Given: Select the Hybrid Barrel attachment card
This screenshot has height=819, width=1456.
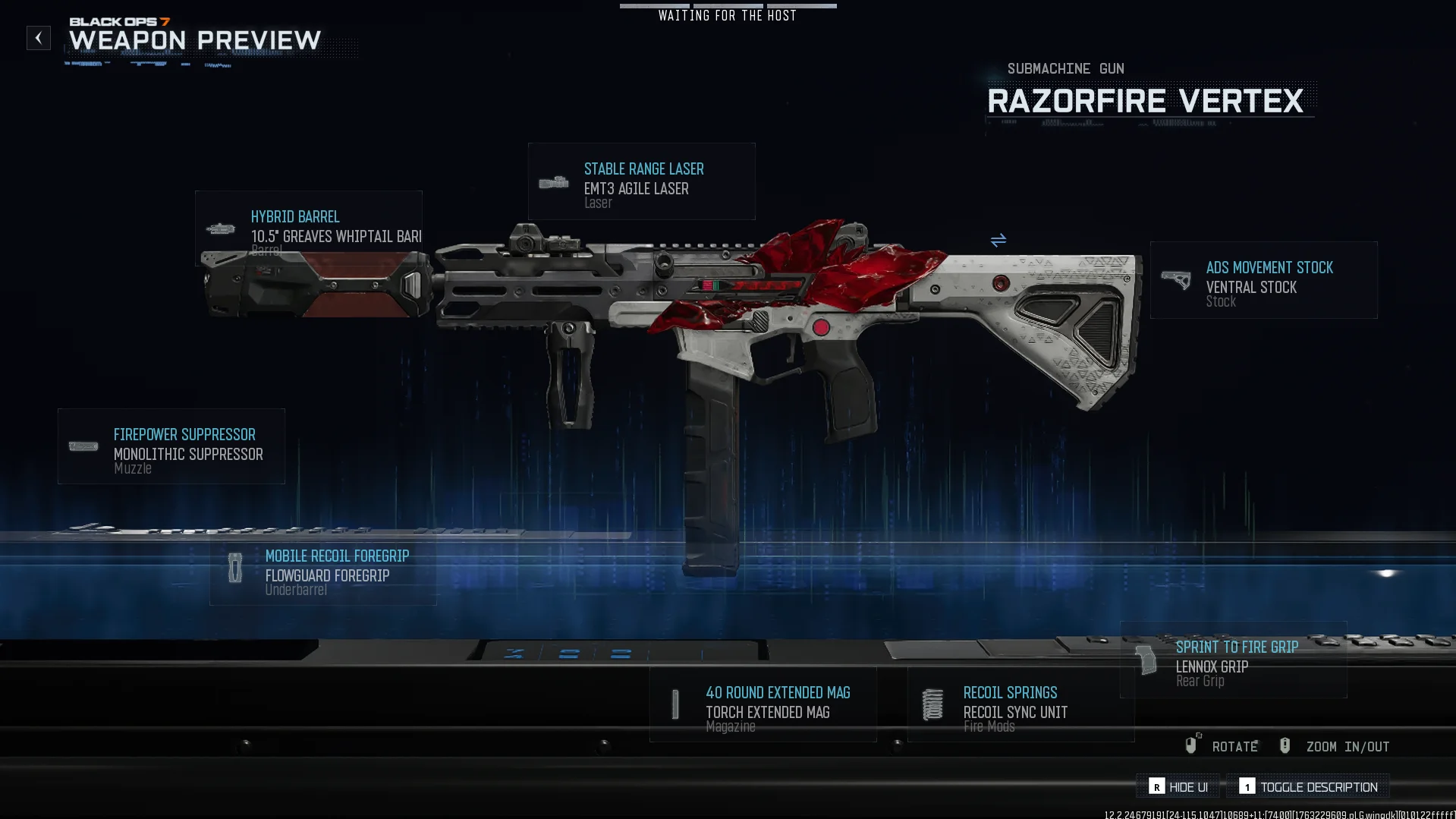Looking at the screenshot, I should click(308, 228).
